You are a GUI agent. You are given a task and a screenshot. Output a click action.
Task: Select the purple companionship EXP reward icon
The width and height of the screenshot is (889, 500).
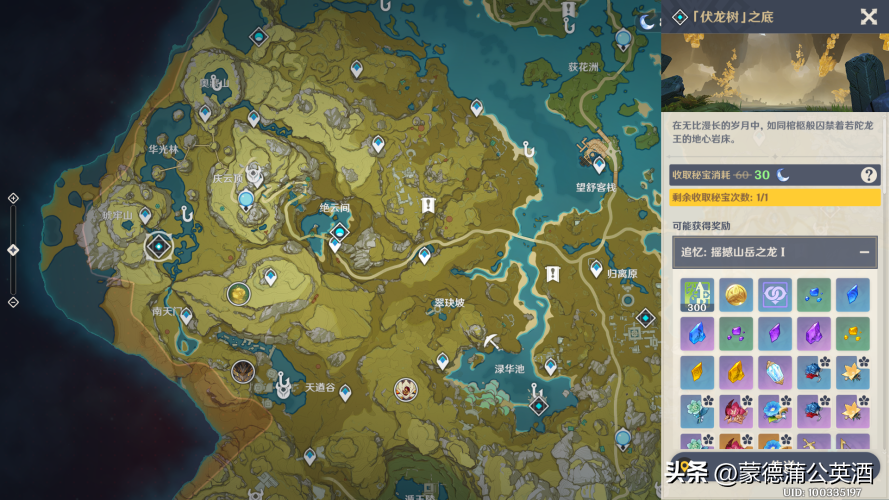coord(774,295)
